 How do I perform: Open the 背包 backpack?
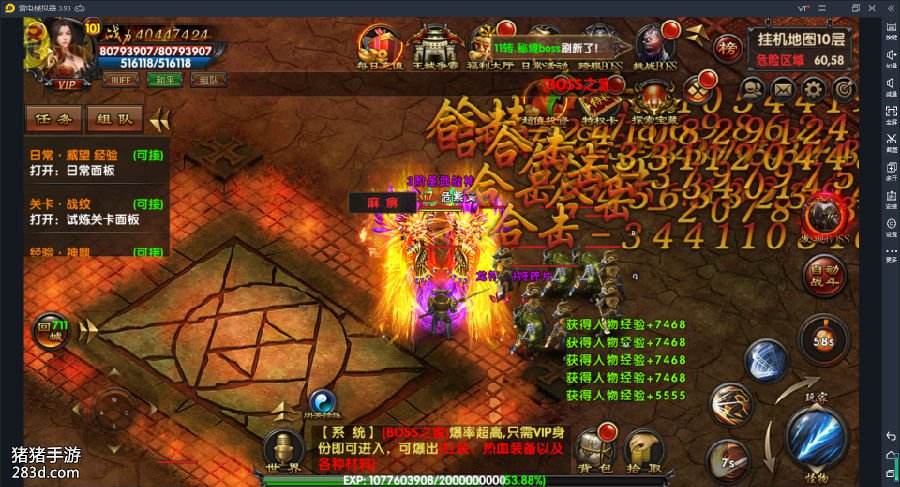tap(595, 449)
